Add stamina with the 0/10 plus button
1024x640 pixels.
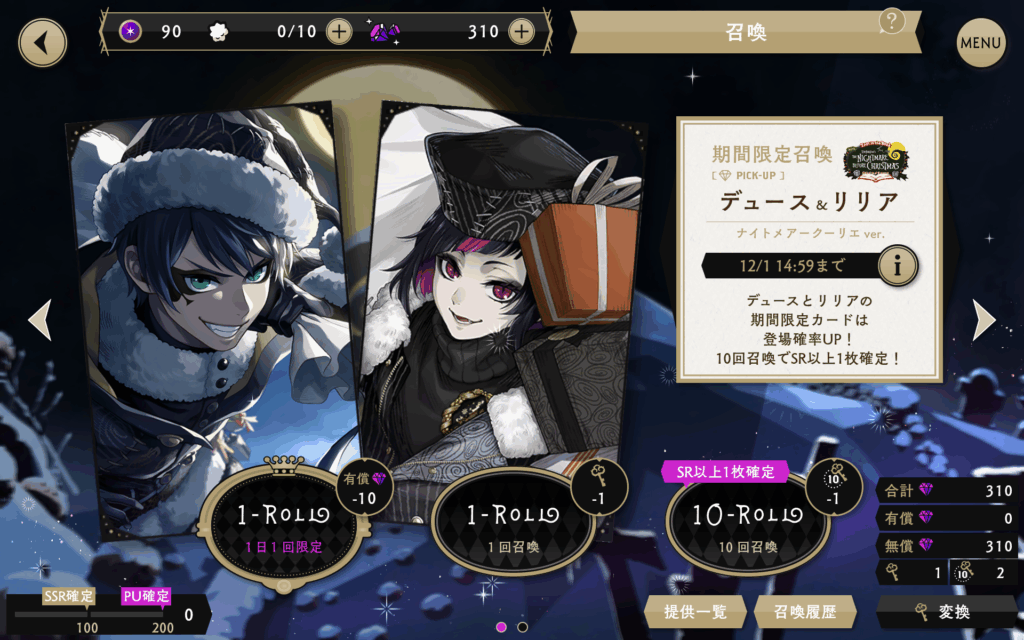coord(340,31)
